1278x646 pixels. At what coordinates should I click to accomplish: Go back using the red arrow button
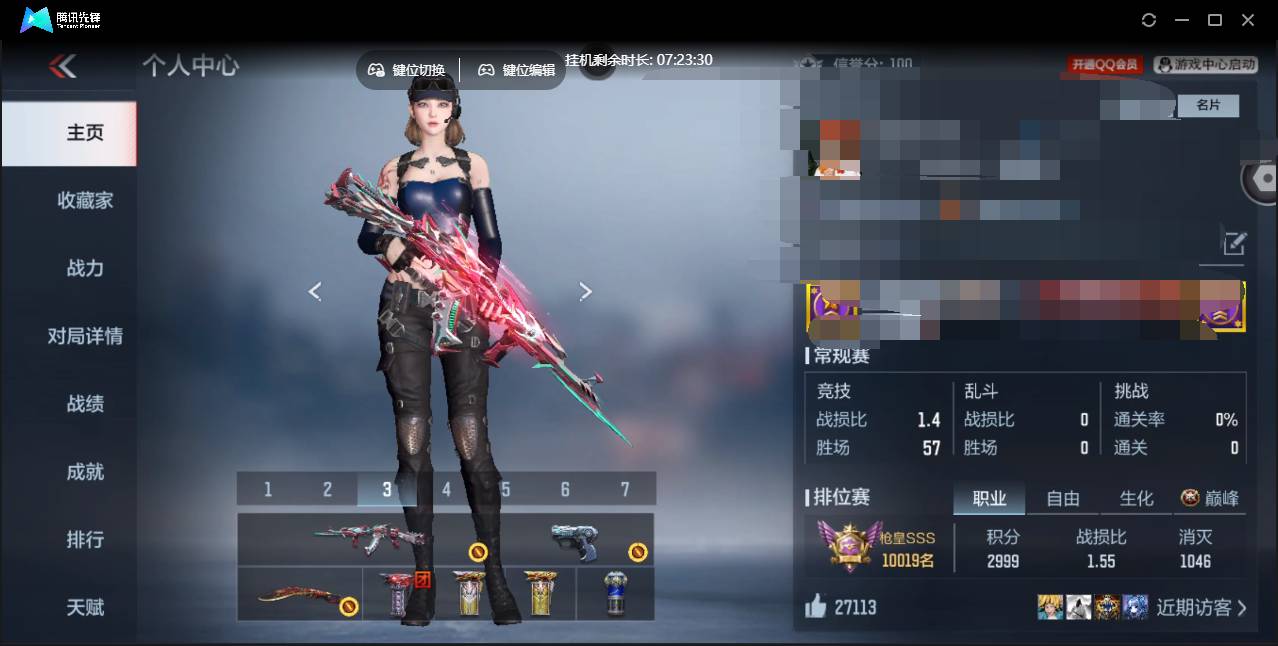click(62, 66)
